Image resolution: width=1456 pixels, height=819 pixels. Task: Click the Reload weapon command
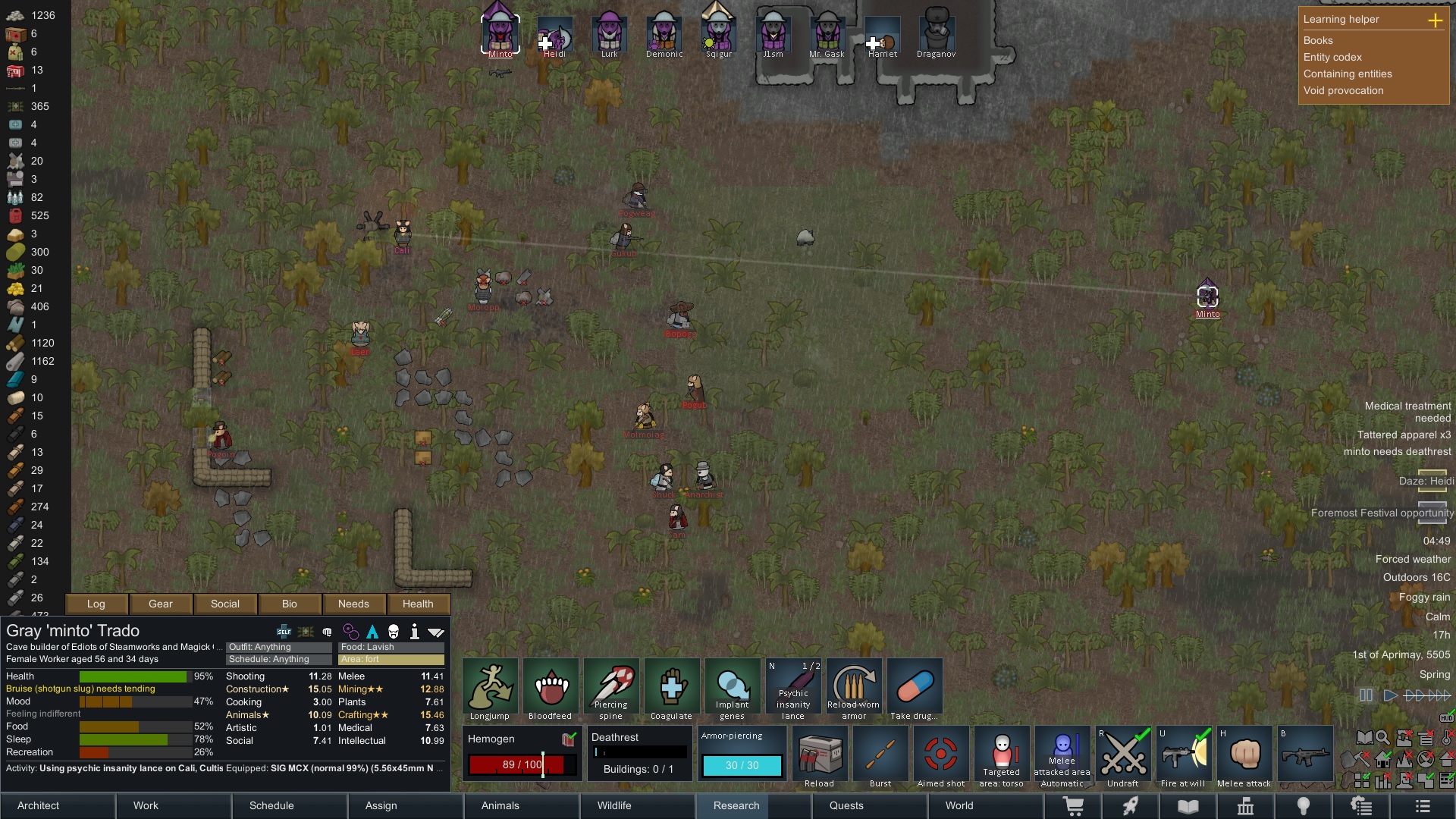point(820,756)
